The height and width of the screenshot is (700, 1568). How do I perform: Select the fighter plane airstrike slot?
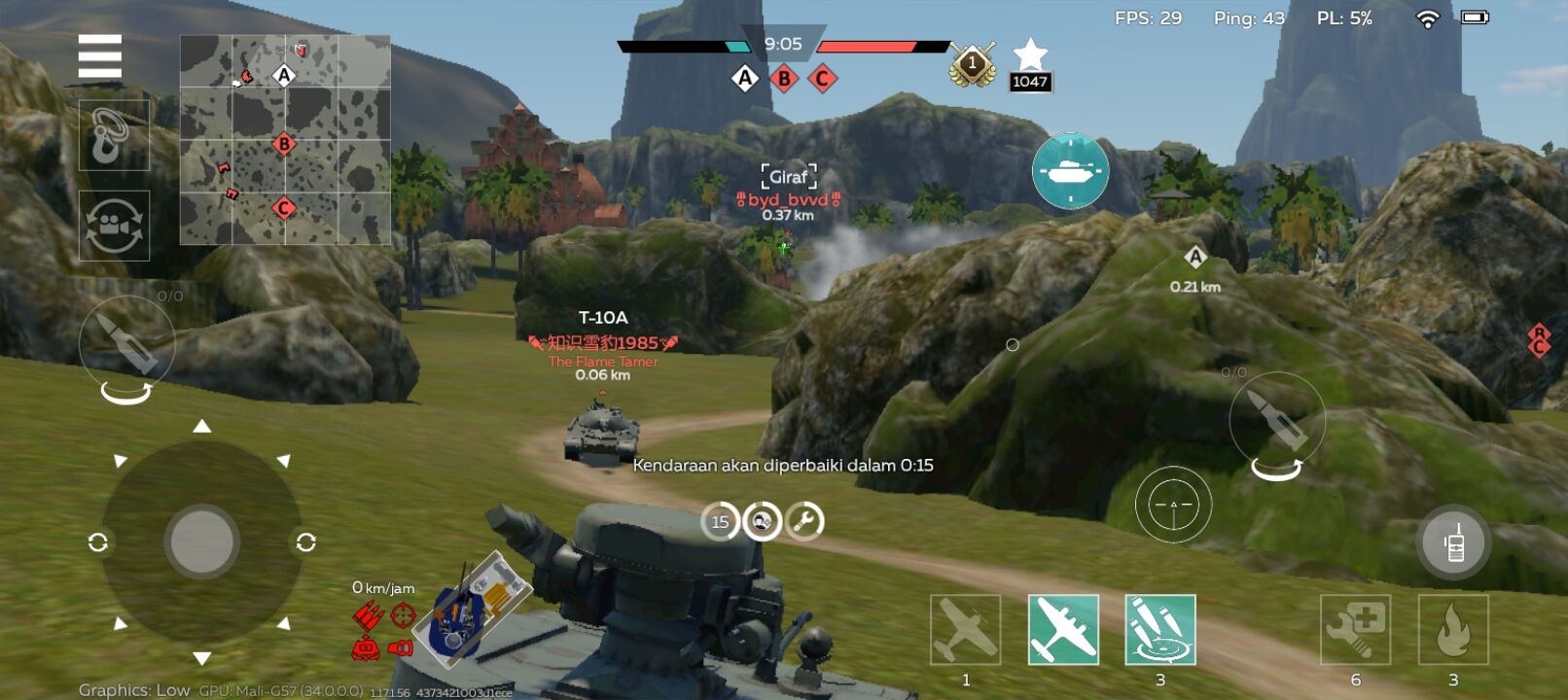pos(965,630)
